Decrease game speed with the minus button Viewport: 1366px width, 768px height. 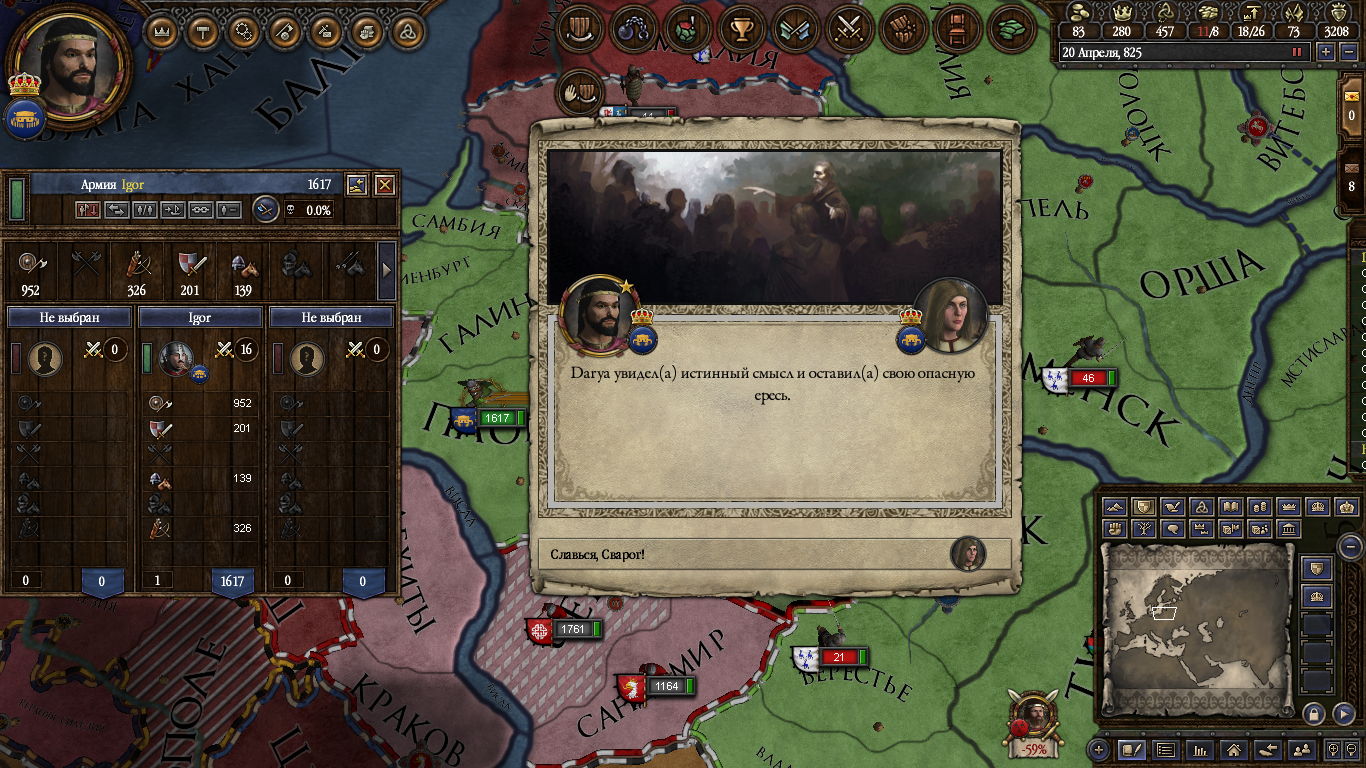(1347, 52)
